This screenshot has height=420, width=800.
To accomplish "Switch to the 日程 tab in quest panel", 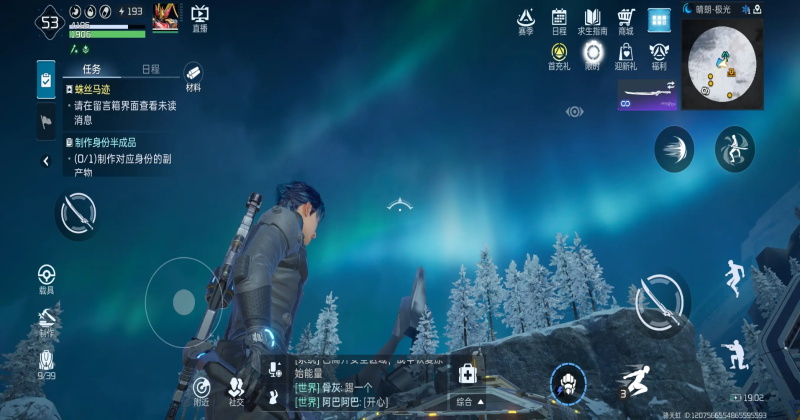I will tap(150, 70).
